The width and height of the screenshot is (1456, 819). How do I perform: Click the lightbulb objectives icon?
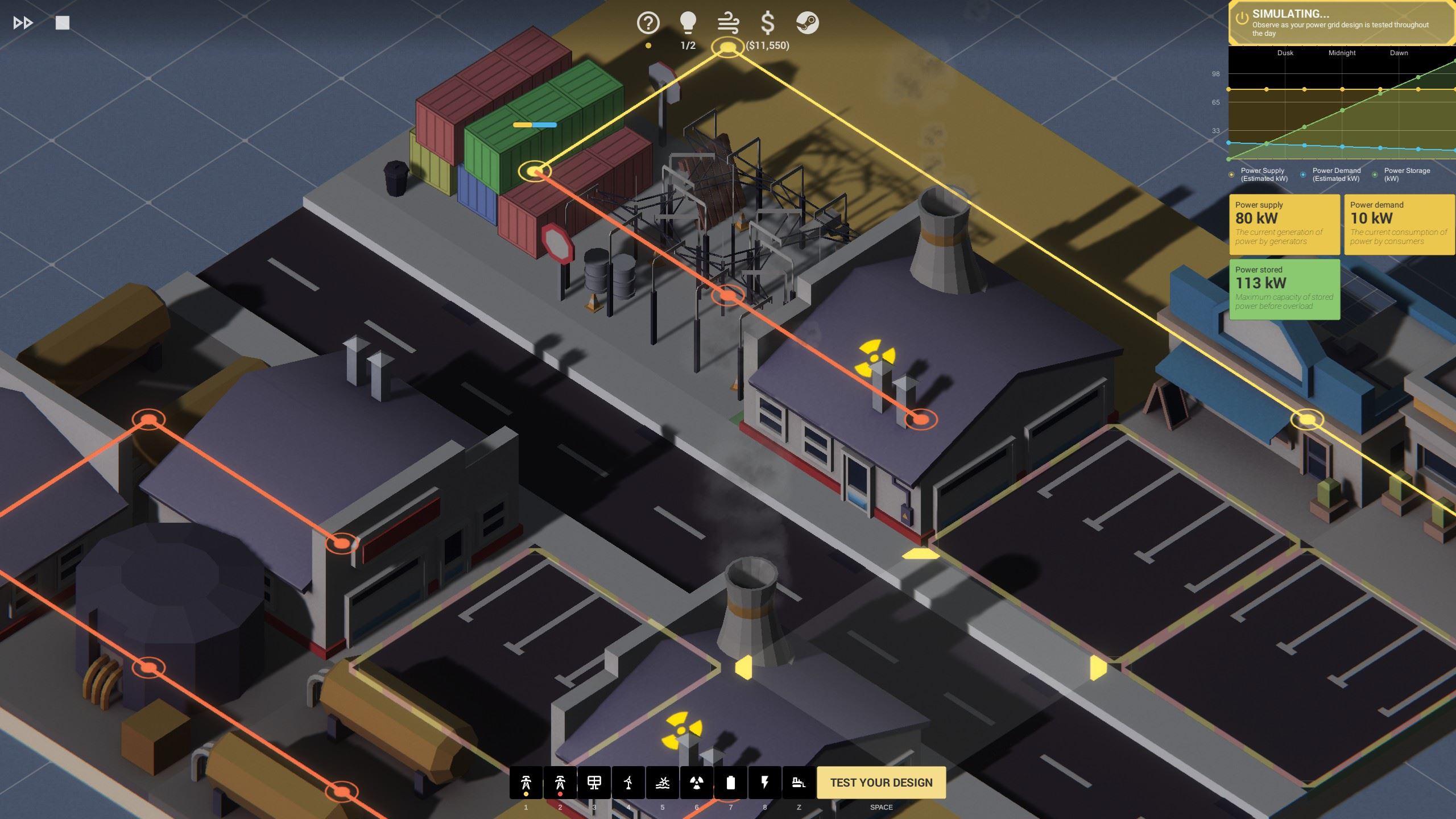tap(688, 23)
